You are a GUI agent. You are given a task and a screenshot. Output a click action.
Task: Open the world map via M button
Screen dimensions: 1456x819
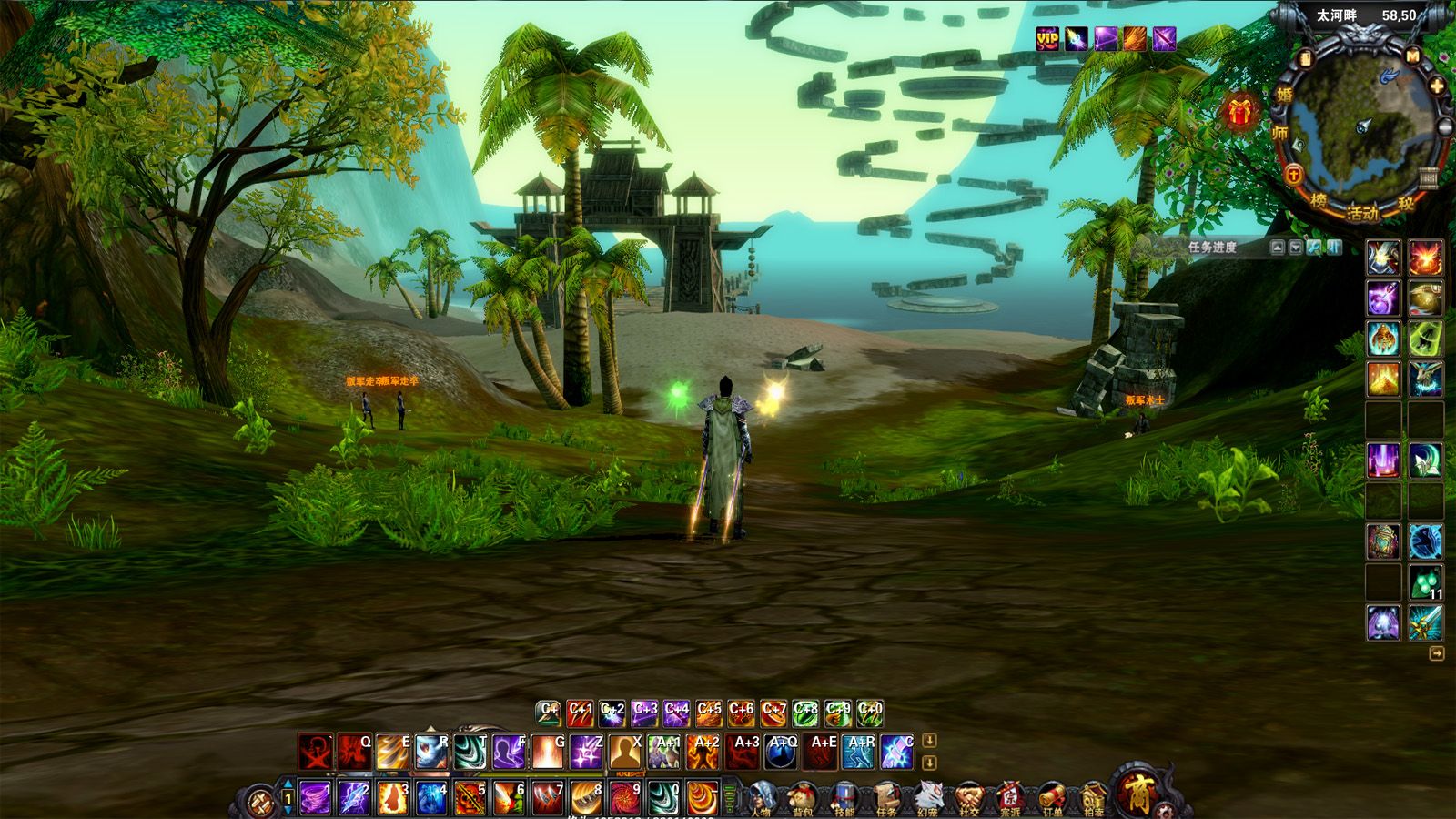pos(1412,56)
